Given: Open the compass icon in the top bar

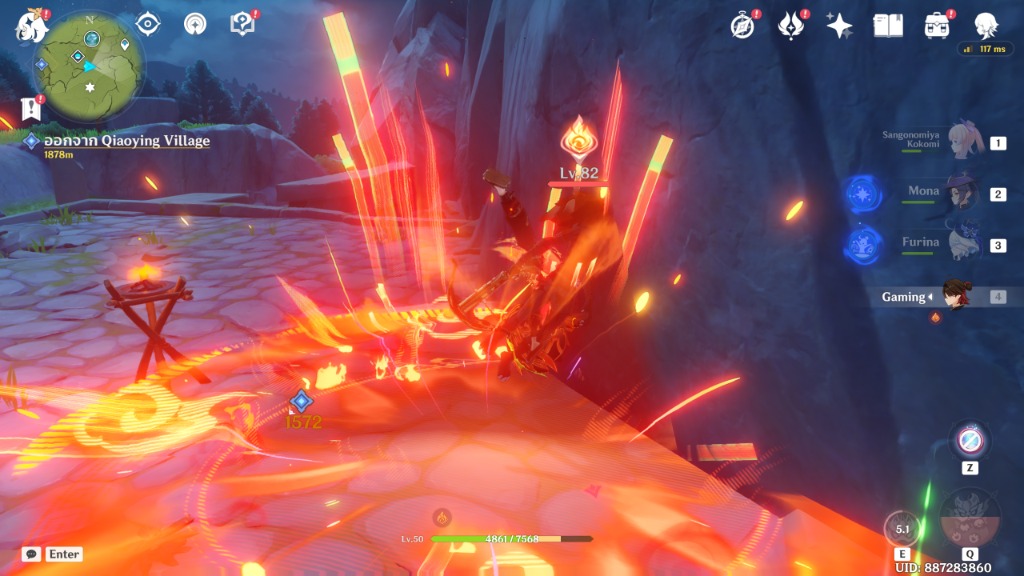Looking at the screenshot, I should click(742, 25).
